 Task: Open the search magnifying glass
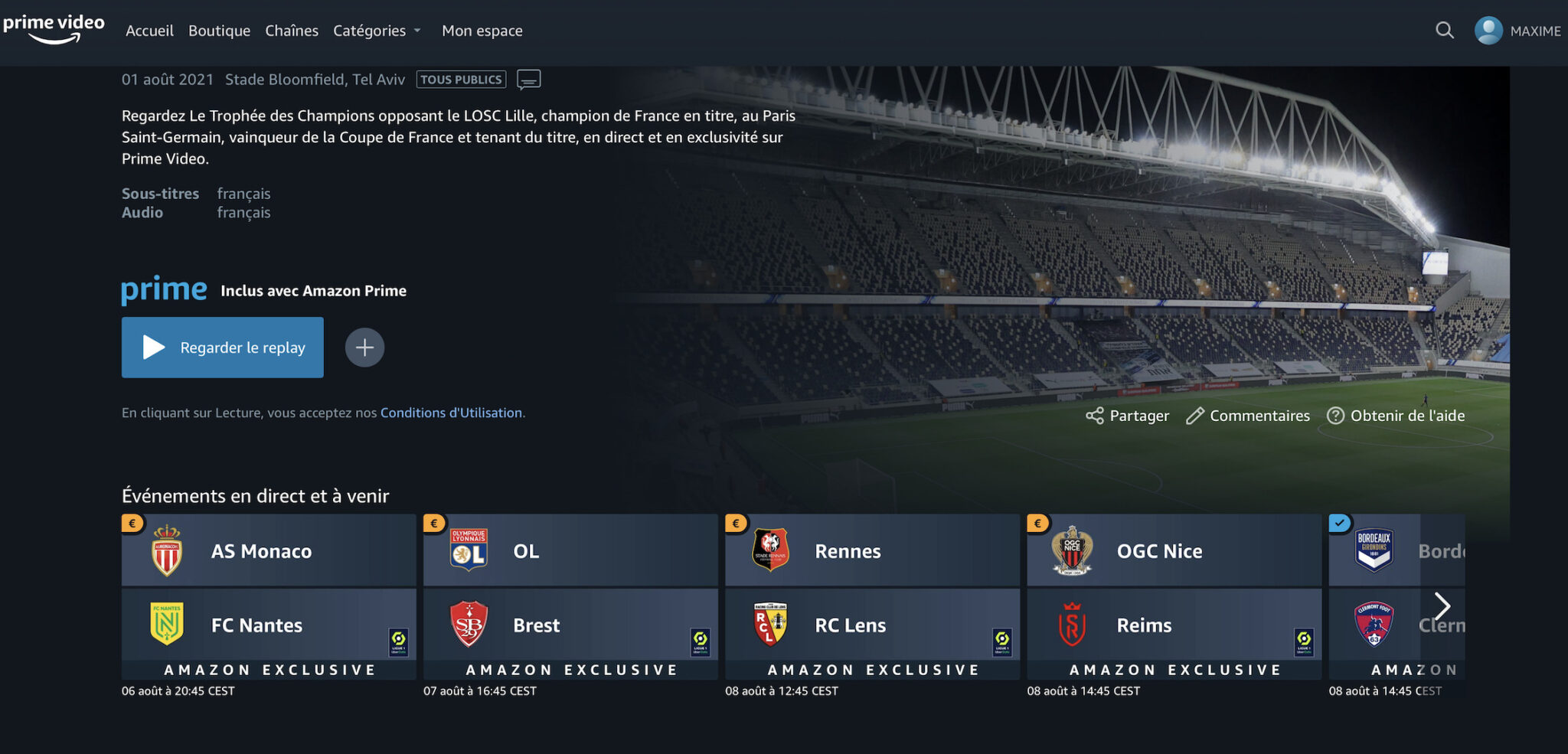click(x=1444, y=31)
